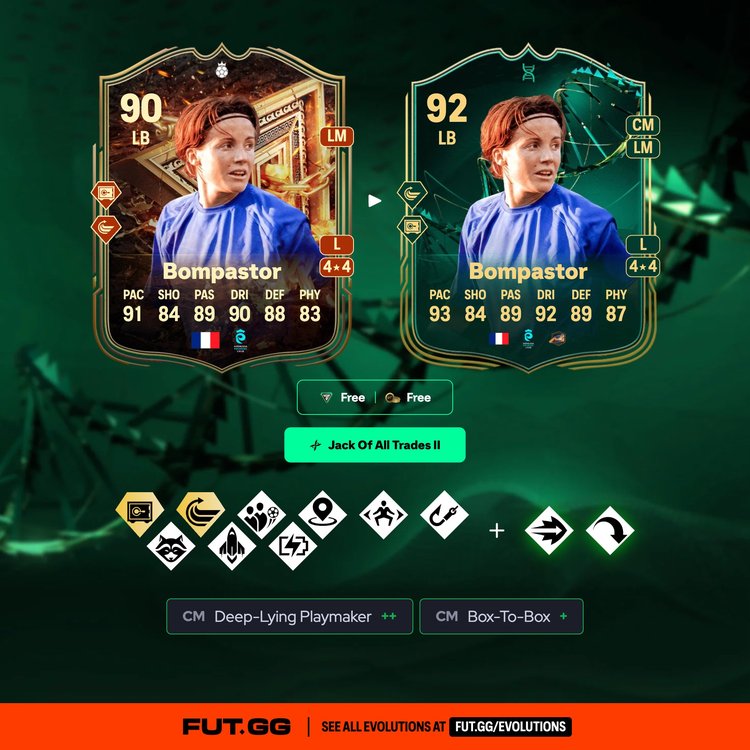Click the battery lightning playstyle icon
Viewport: 750px width, 750px height.
(x=293, y=547)
